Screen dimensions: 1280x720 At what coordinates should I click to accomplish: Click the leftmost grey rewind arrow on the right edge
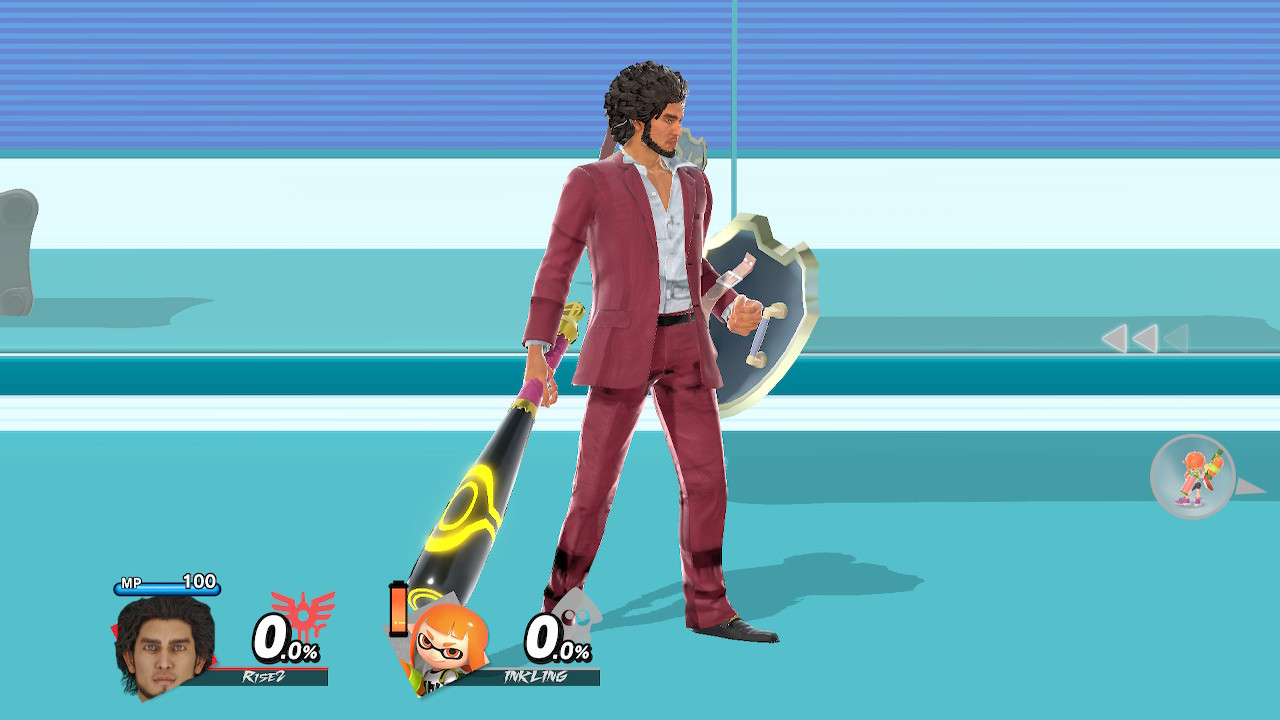point(1117,339)
